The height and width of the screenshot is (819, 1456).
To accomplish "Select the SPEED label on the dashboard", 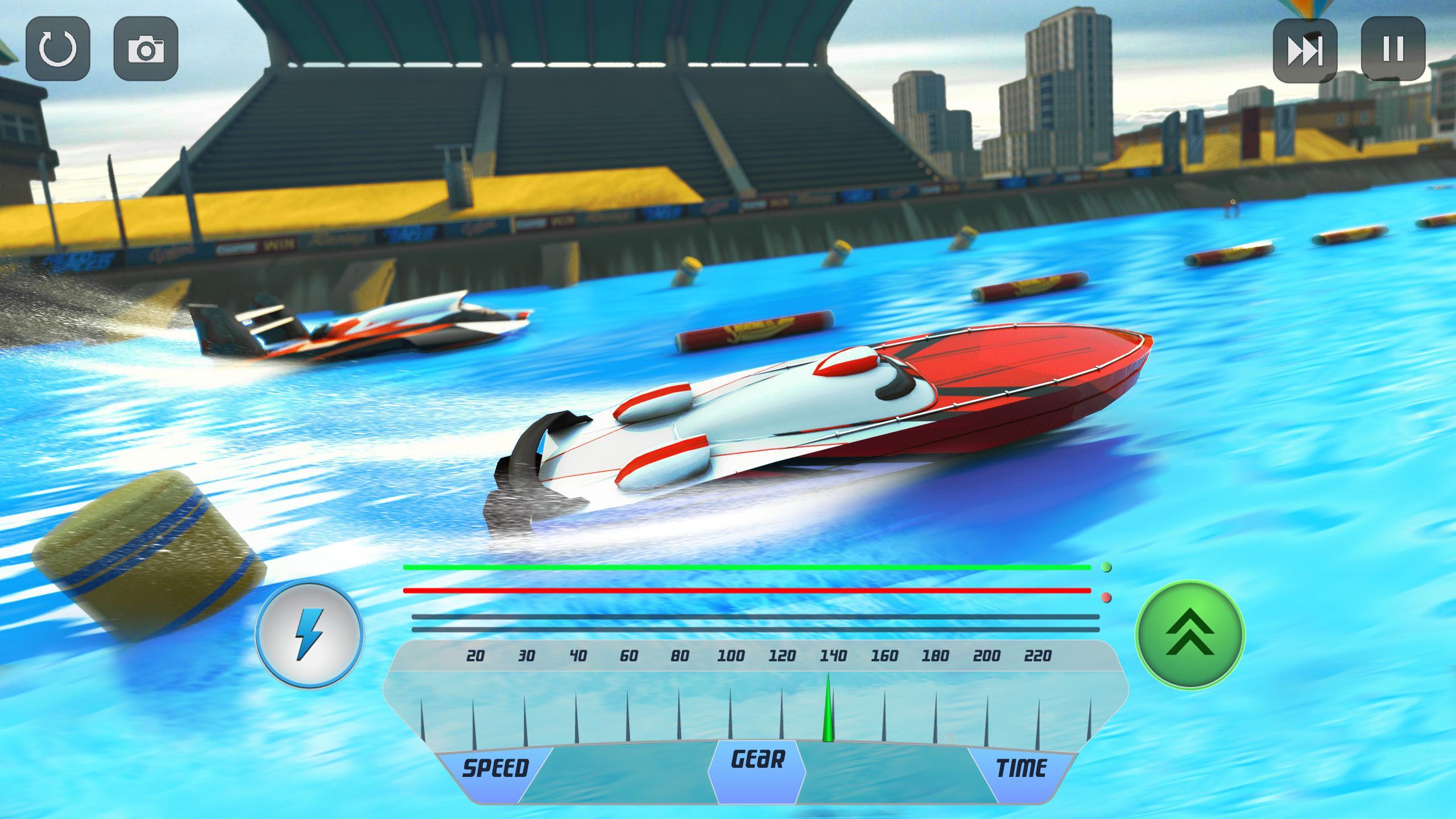I will click(498, 766).
